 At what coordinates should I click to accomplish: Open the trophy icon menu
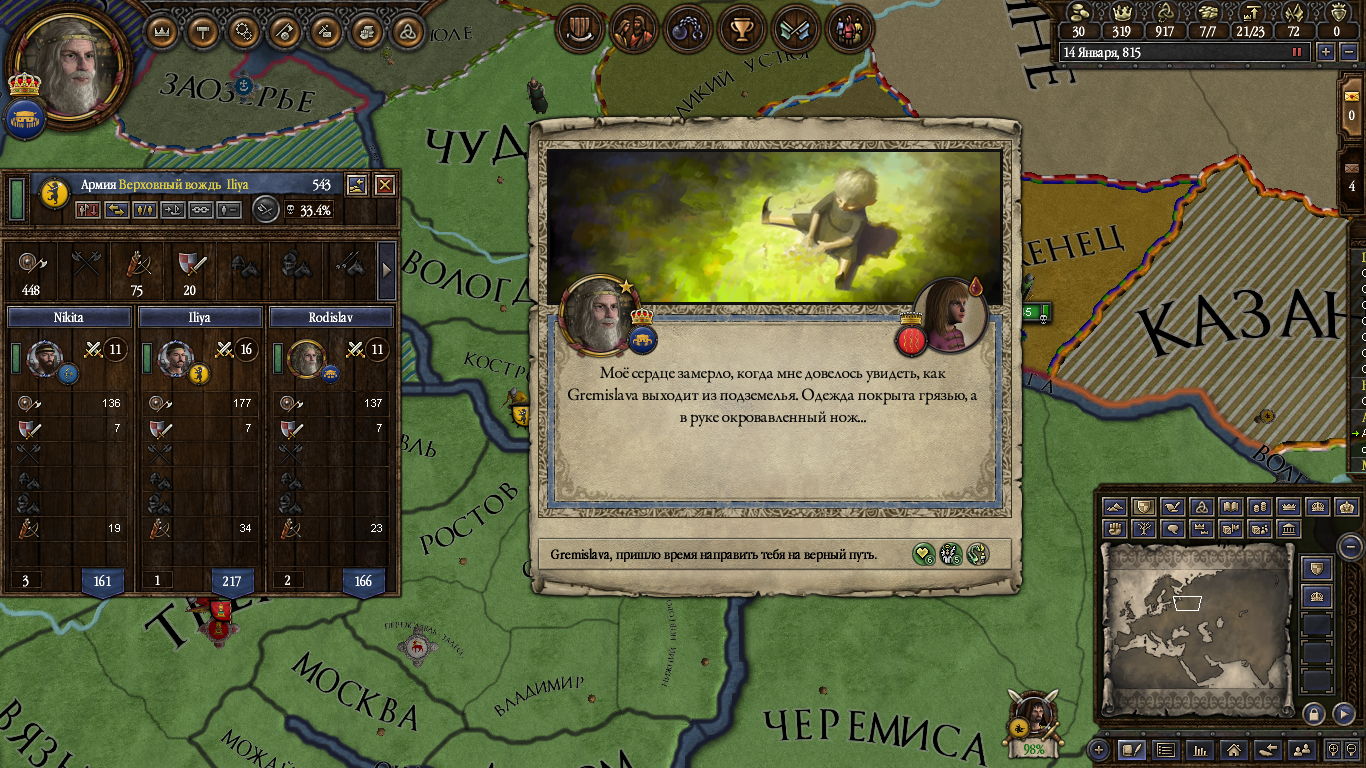point(741,30)
